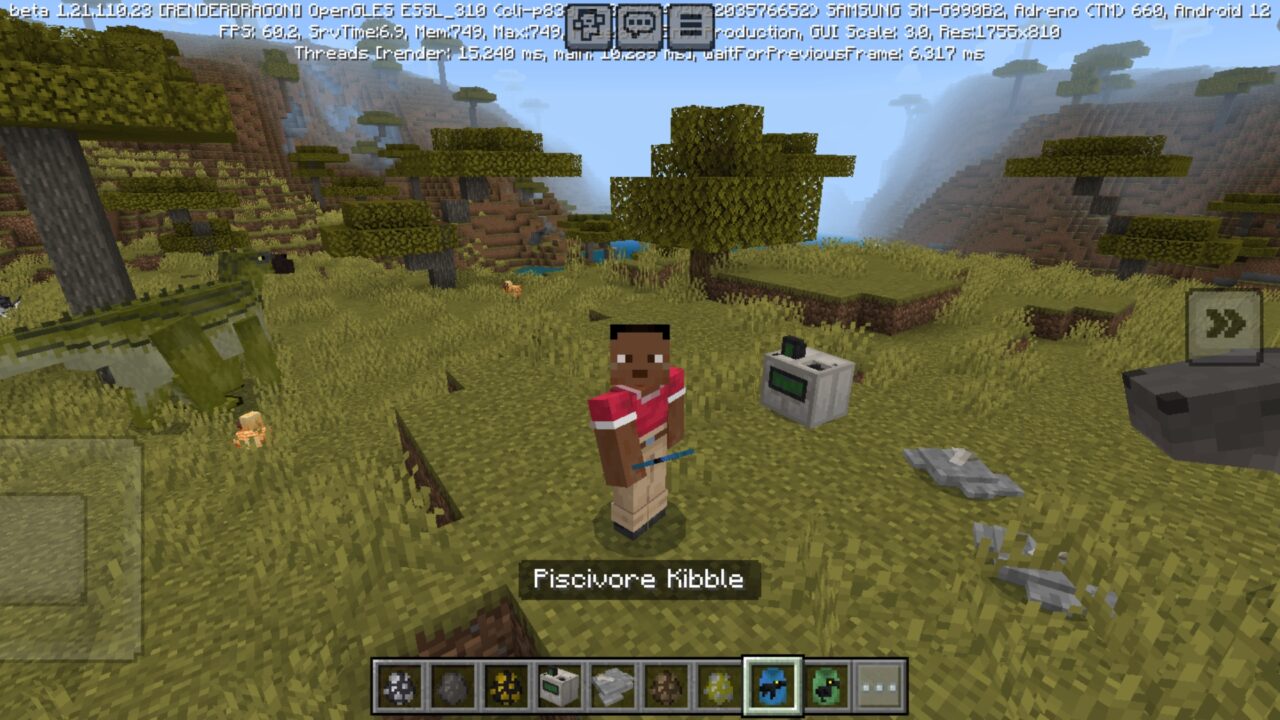Select the brown spawn egg in the hotbar

tap(665, 683)
